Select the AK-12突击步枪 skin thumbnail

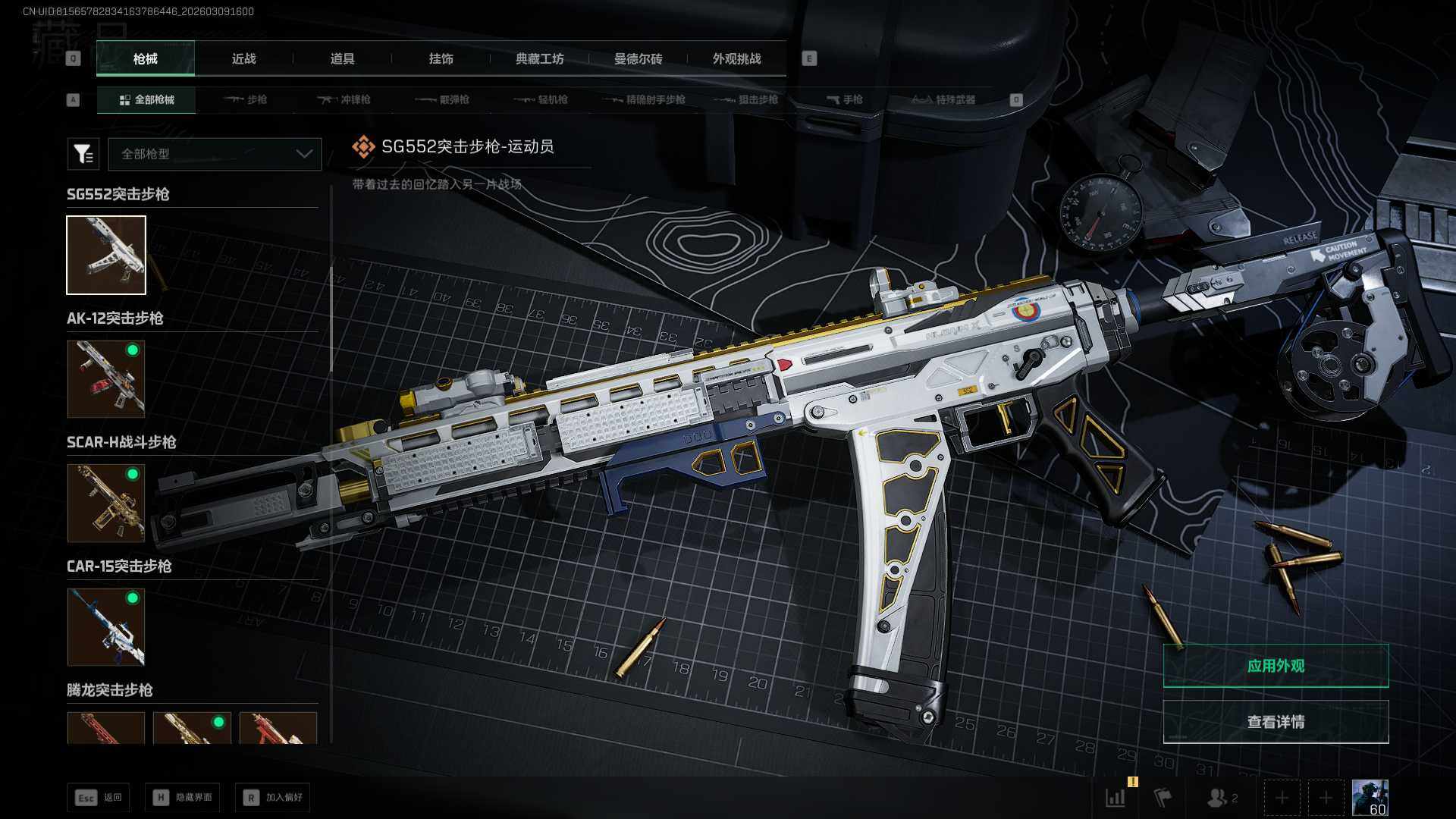pos(106,378)
